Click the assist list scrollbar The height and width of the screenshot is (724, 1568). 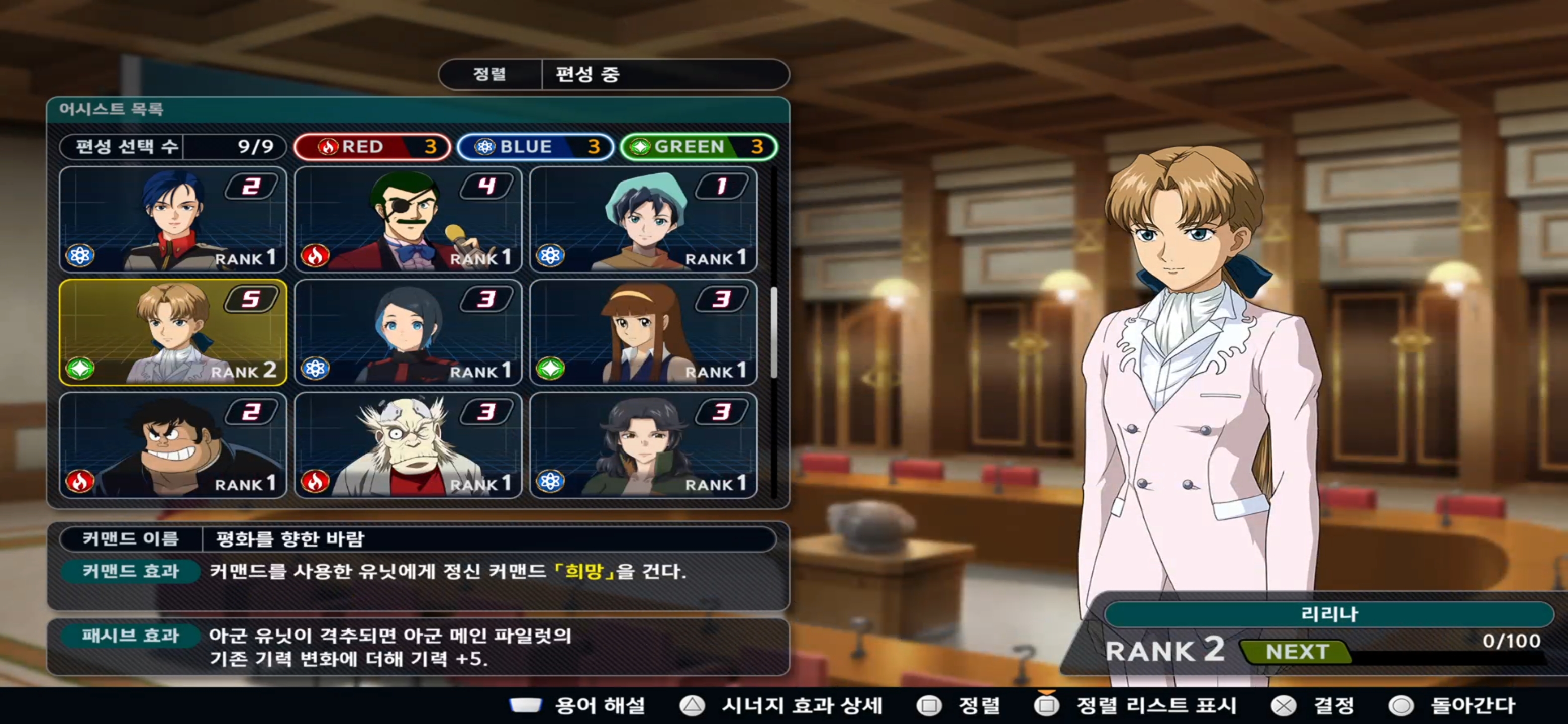coord(773,332)
